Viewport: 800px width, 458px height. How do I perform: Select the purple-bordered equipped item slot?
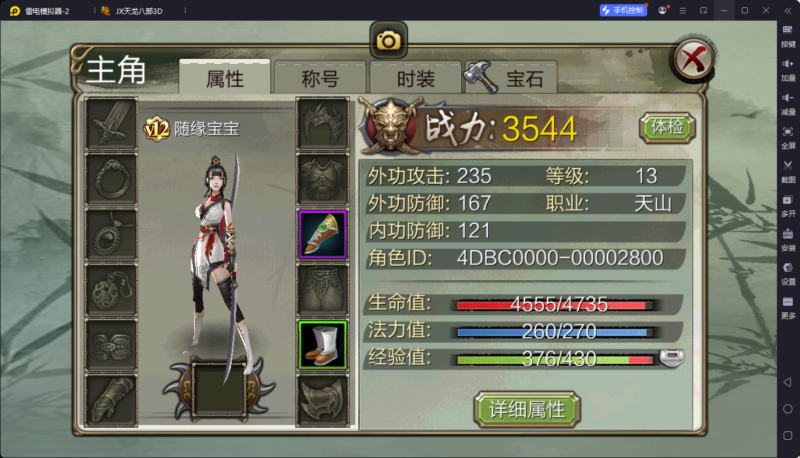point(323,234)
